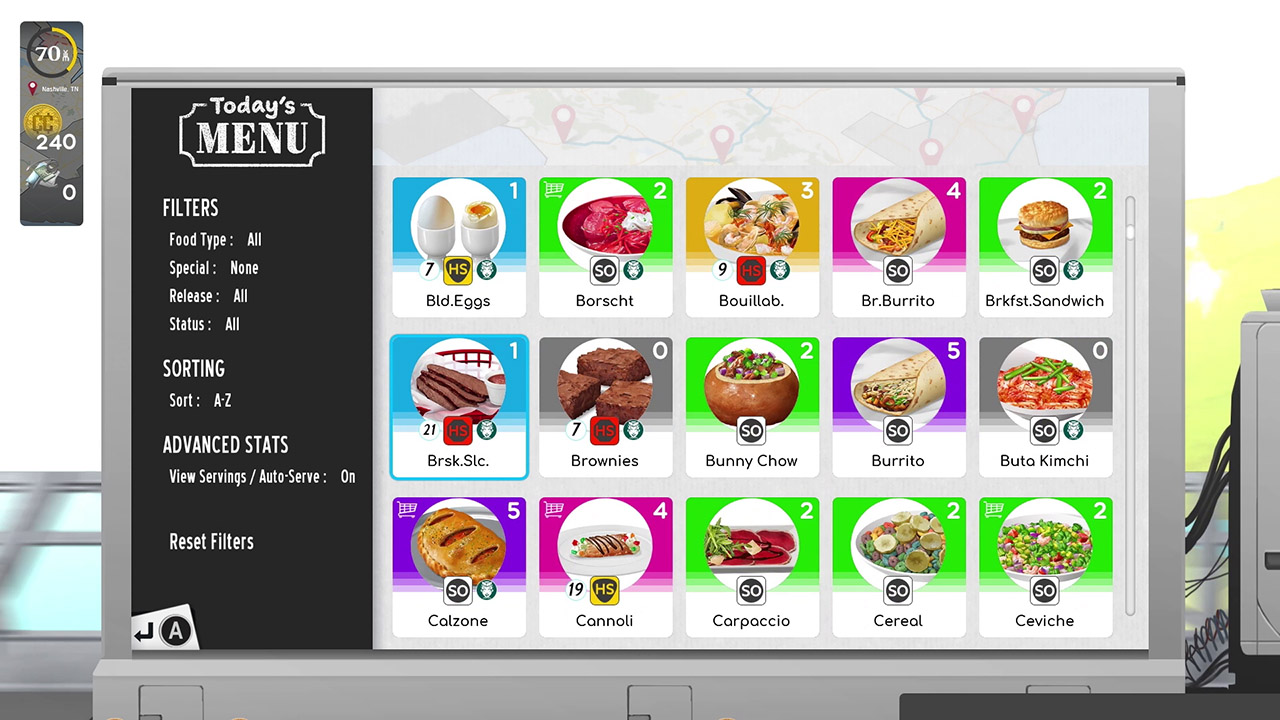Click Reset Filters
1280x720 pixels.
211,541
